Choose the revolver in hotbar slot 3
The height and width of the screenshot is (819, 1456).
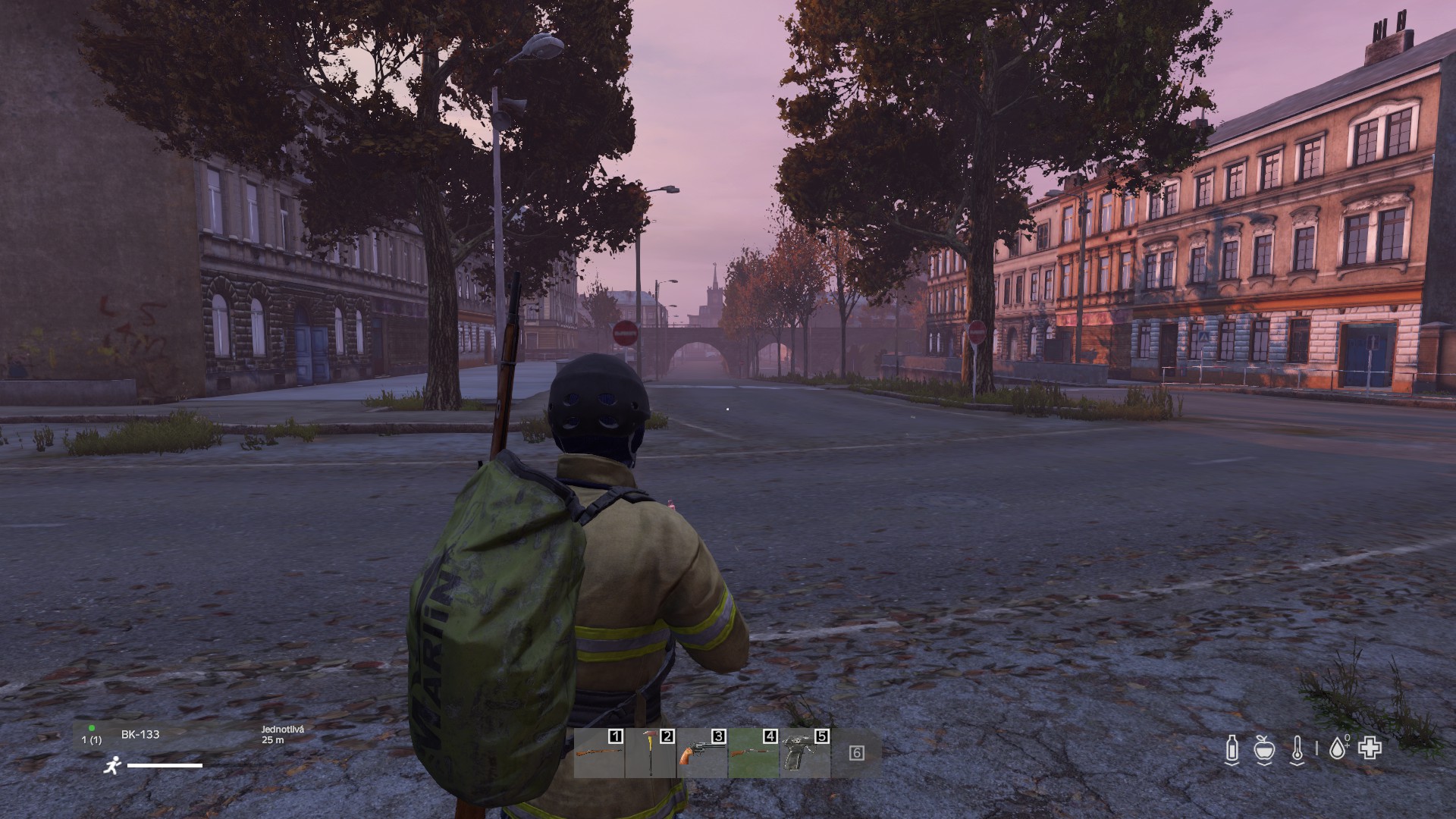(x=702, y=753)
